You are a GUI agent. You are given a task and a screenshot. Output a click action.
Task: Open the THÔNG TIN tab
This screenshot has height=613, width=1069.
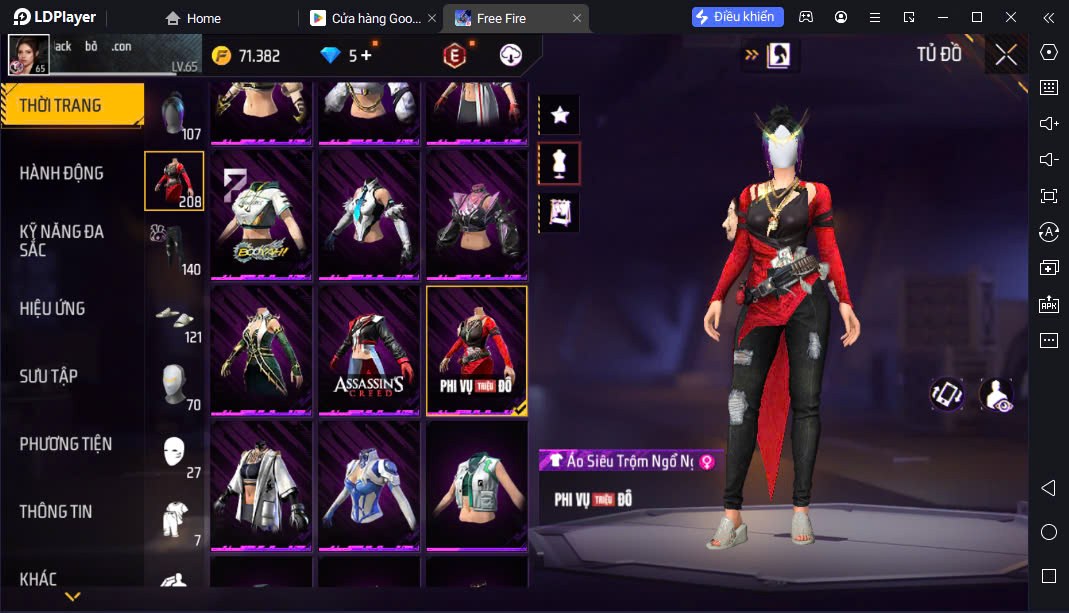[x=56, y=511]
